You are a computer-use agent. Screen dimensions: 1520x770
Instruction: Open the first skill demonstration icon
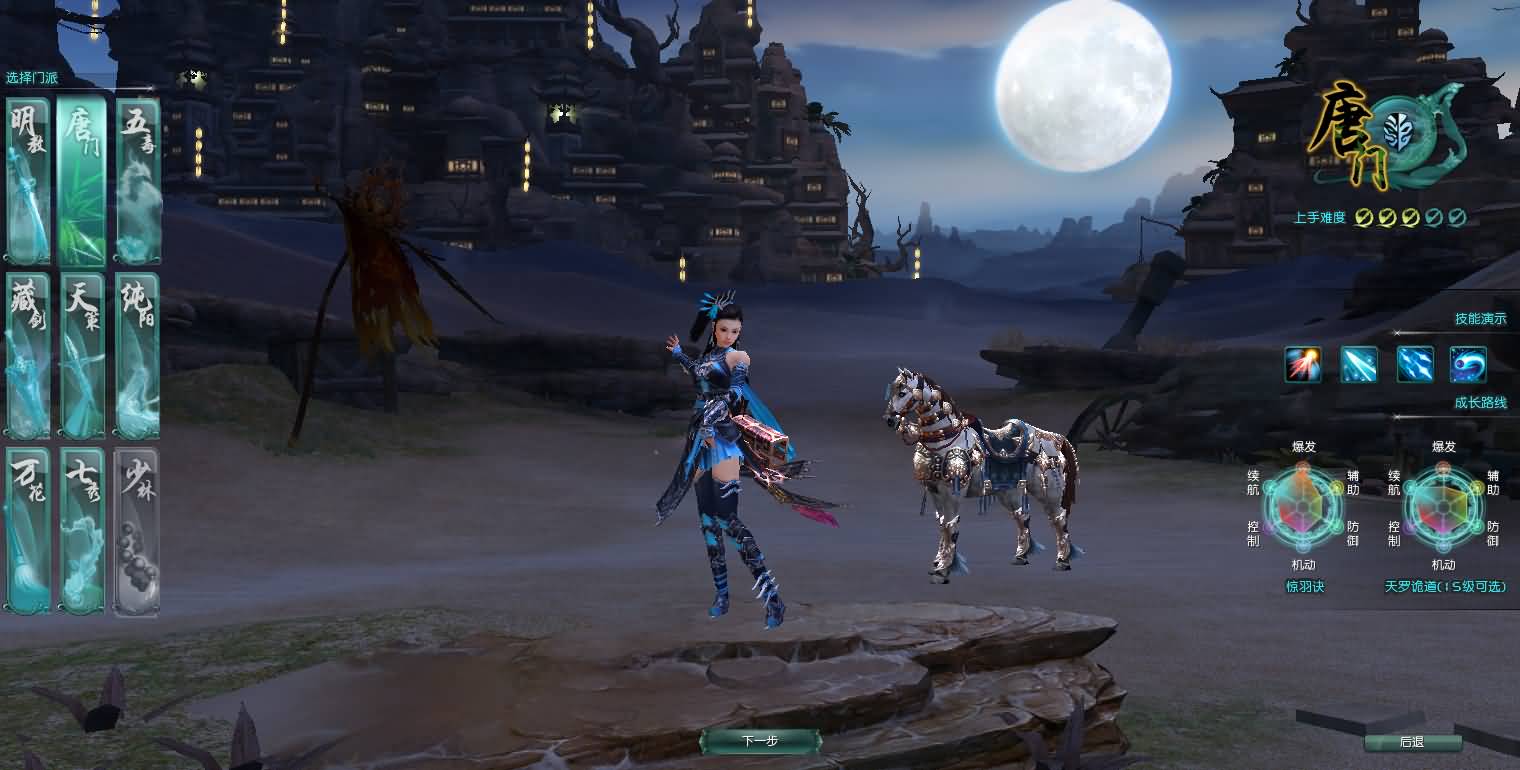[1302, 364]
